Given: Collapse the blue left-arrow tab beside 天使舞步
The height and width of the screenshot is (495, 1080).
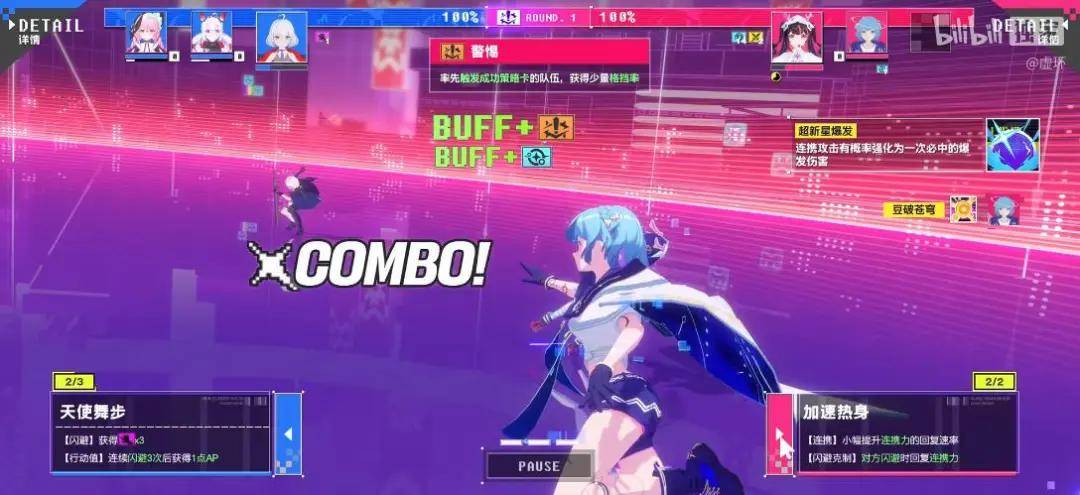Looking at the screenshot, I should (288, 433).
